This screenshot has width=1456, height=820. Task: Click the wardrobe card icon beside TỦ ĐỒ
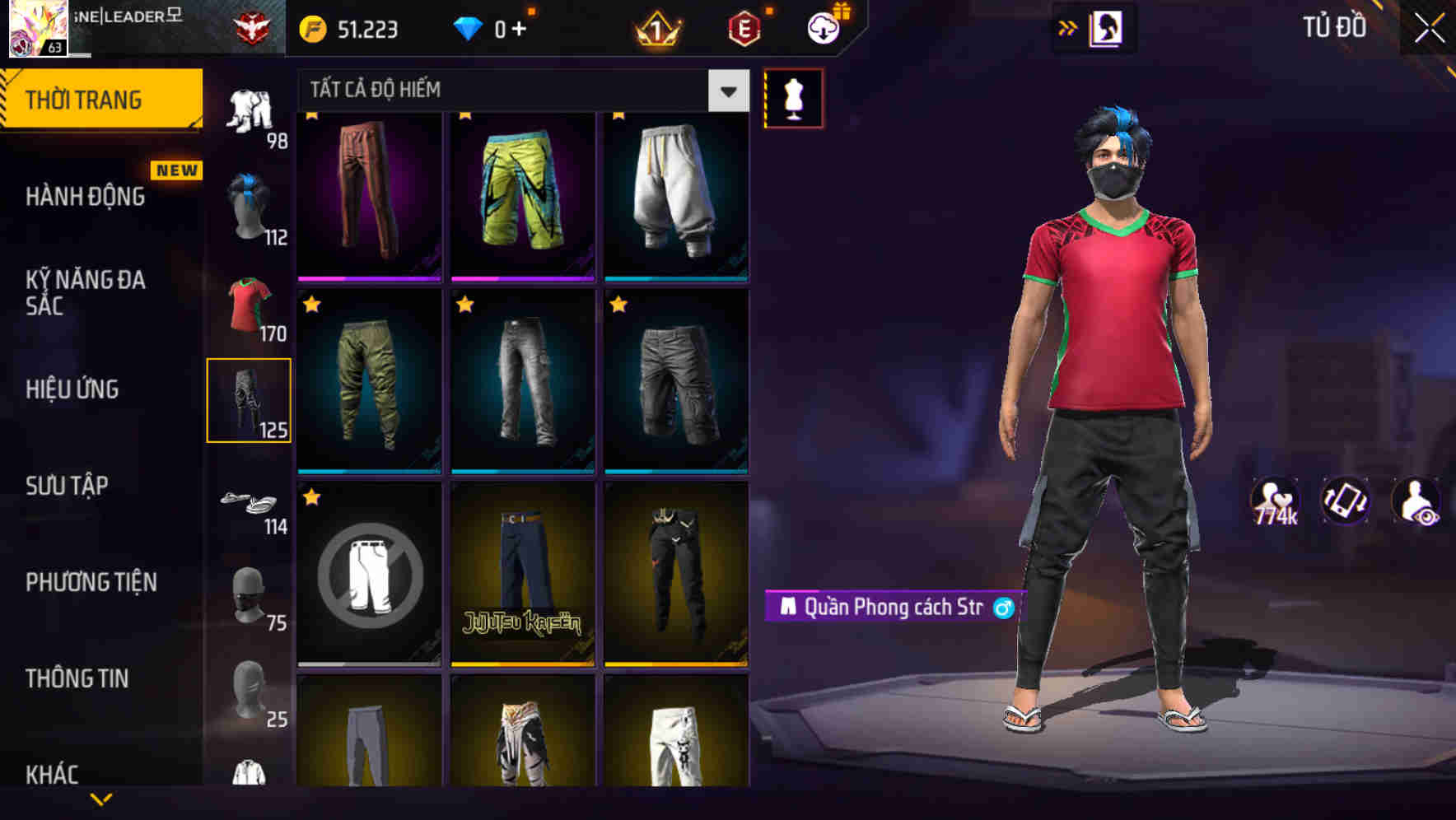pos(1108,27)
